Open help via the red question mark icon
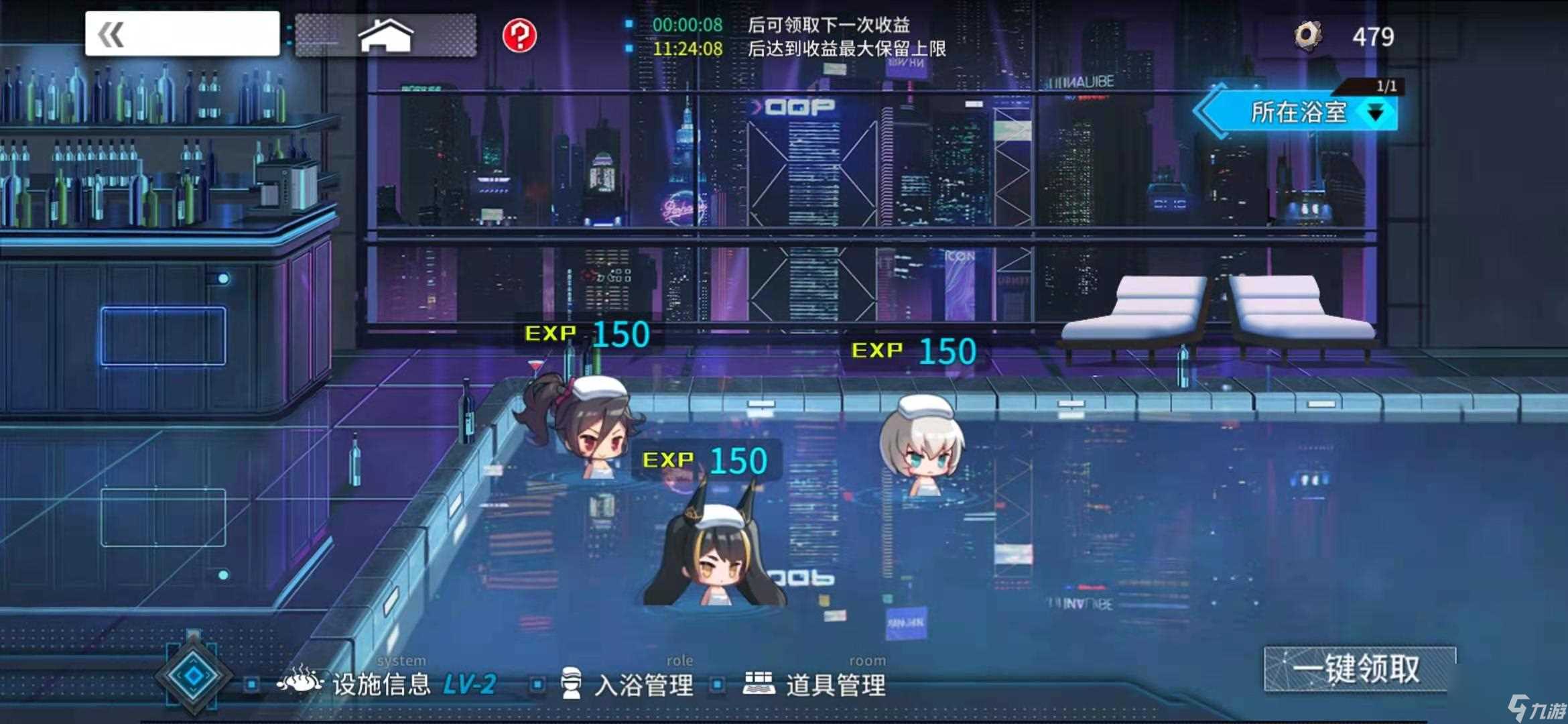 (x=521, y=35)
